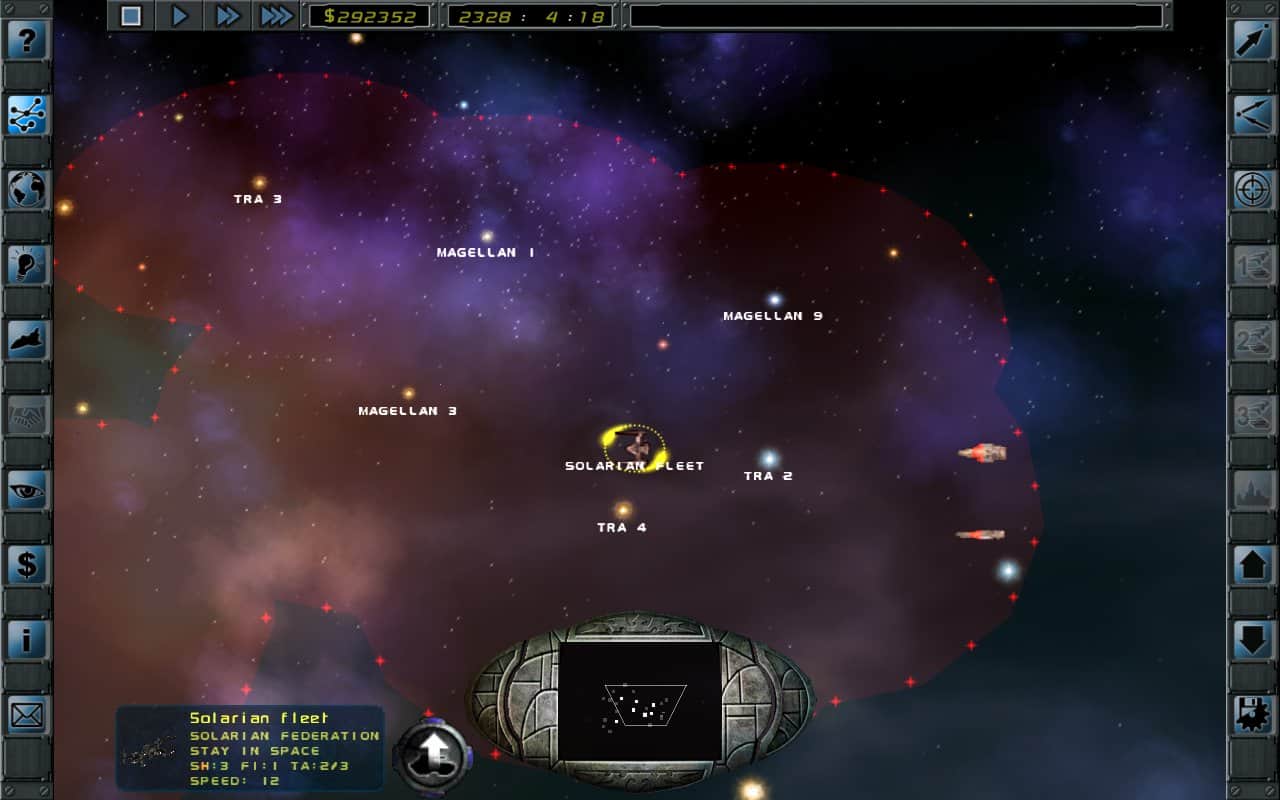
Task: Click the up arrow button
Action: [x=1253, y=565]
